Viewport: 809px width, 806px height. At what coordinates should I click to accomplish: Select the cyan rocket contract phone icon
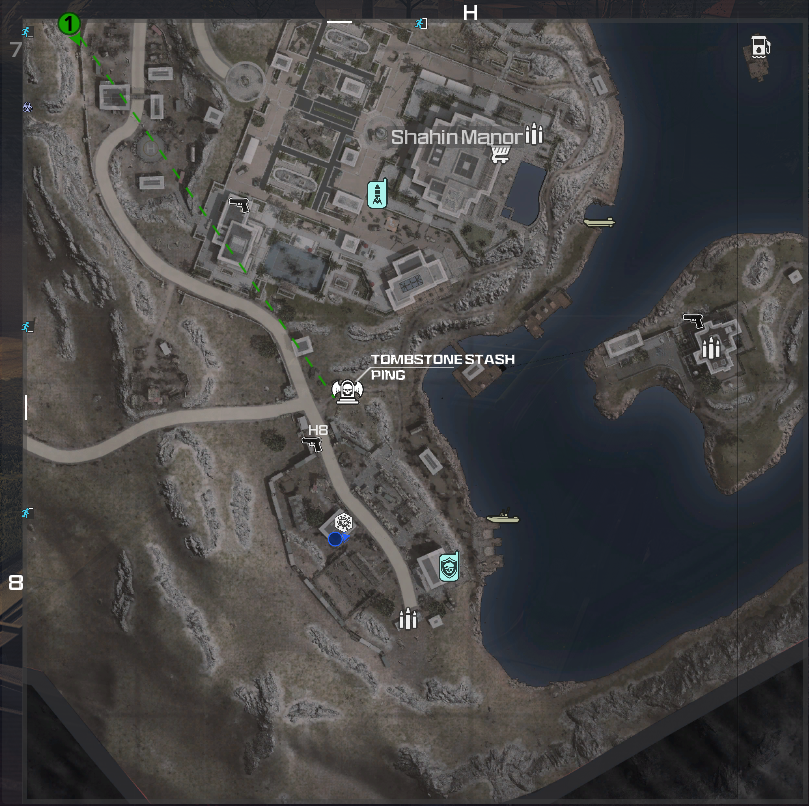[377, 195]
